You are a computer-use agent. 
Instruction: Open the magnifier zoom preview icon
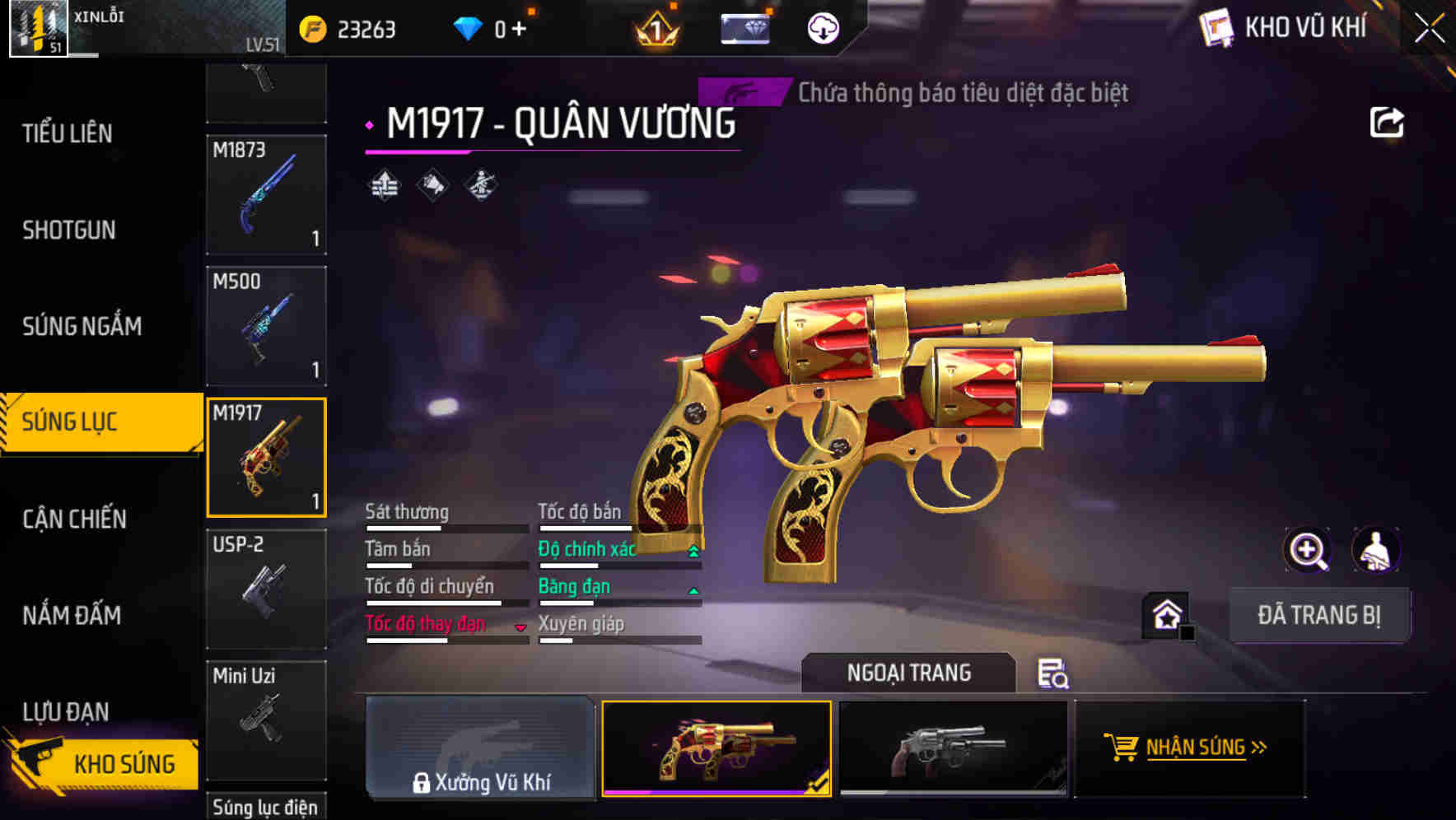pyautogui.click(x=1308, y=550)
